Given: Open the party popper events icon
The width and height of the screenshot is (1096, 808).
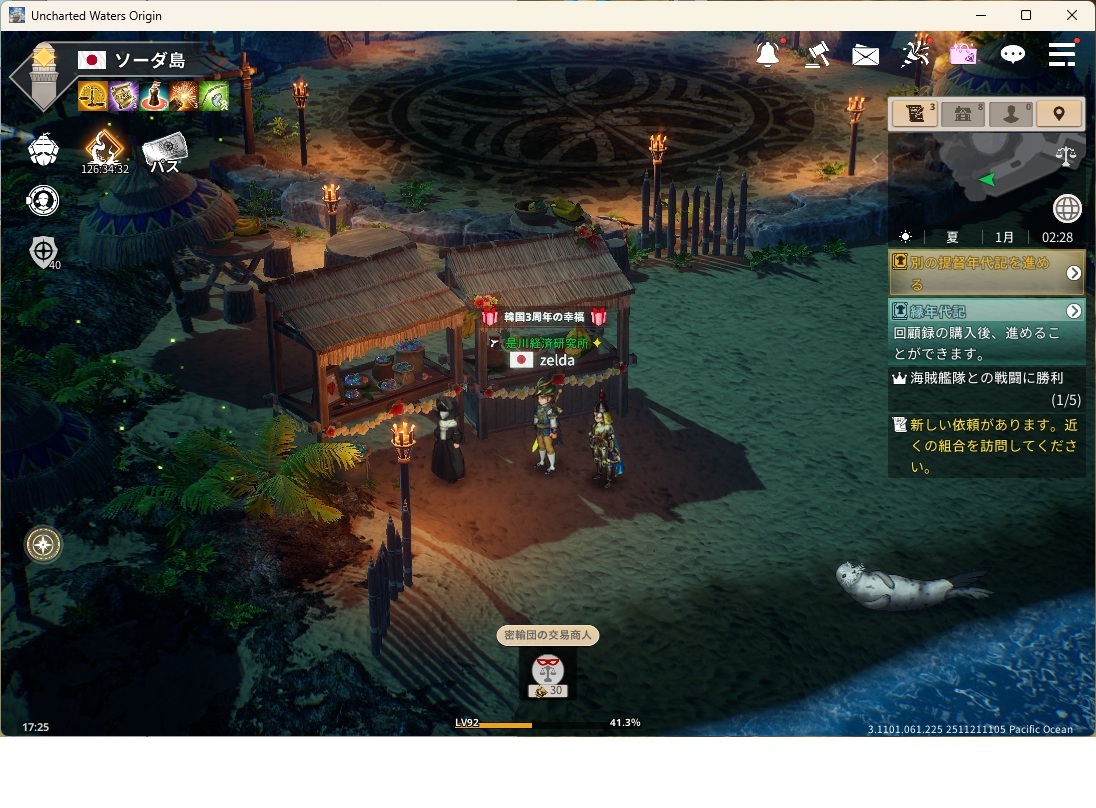Looking at the screenshot, I should point(915,54).
